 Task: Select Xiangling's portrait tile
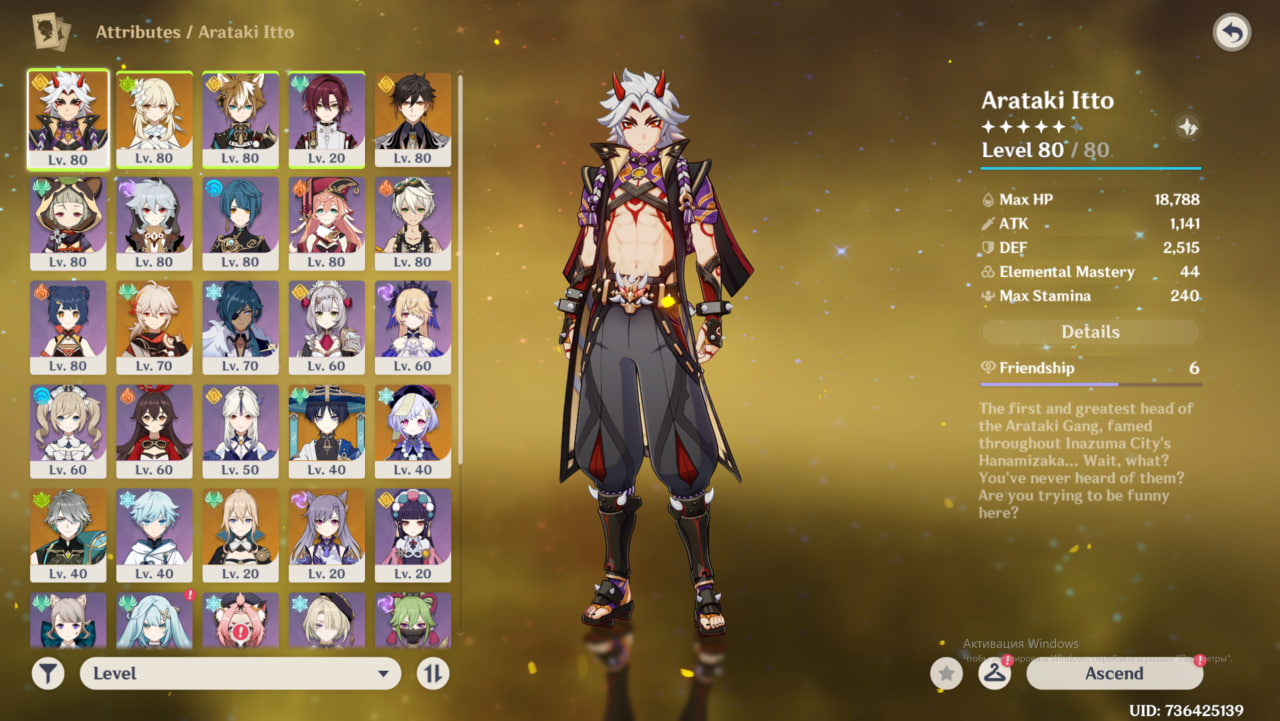pyautogui.click(x=68, y=326)
